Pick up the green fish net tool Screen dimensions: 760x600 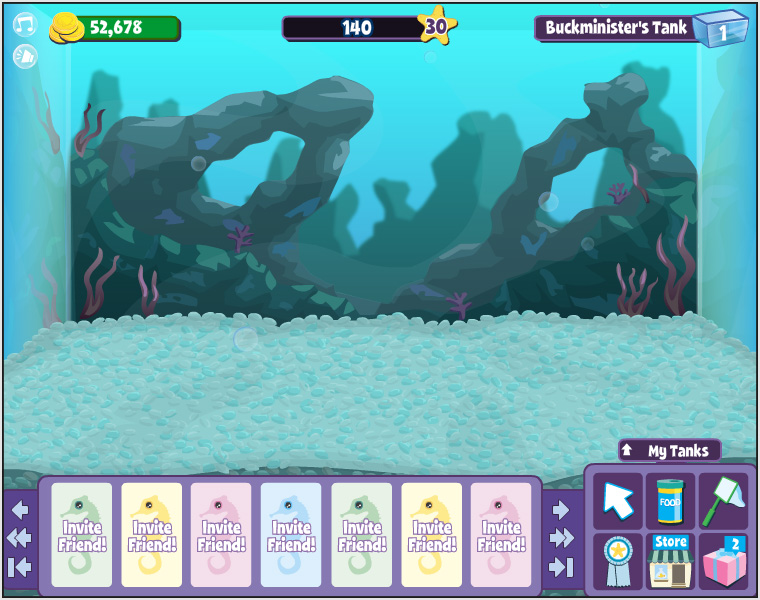[x=723, y=499]
